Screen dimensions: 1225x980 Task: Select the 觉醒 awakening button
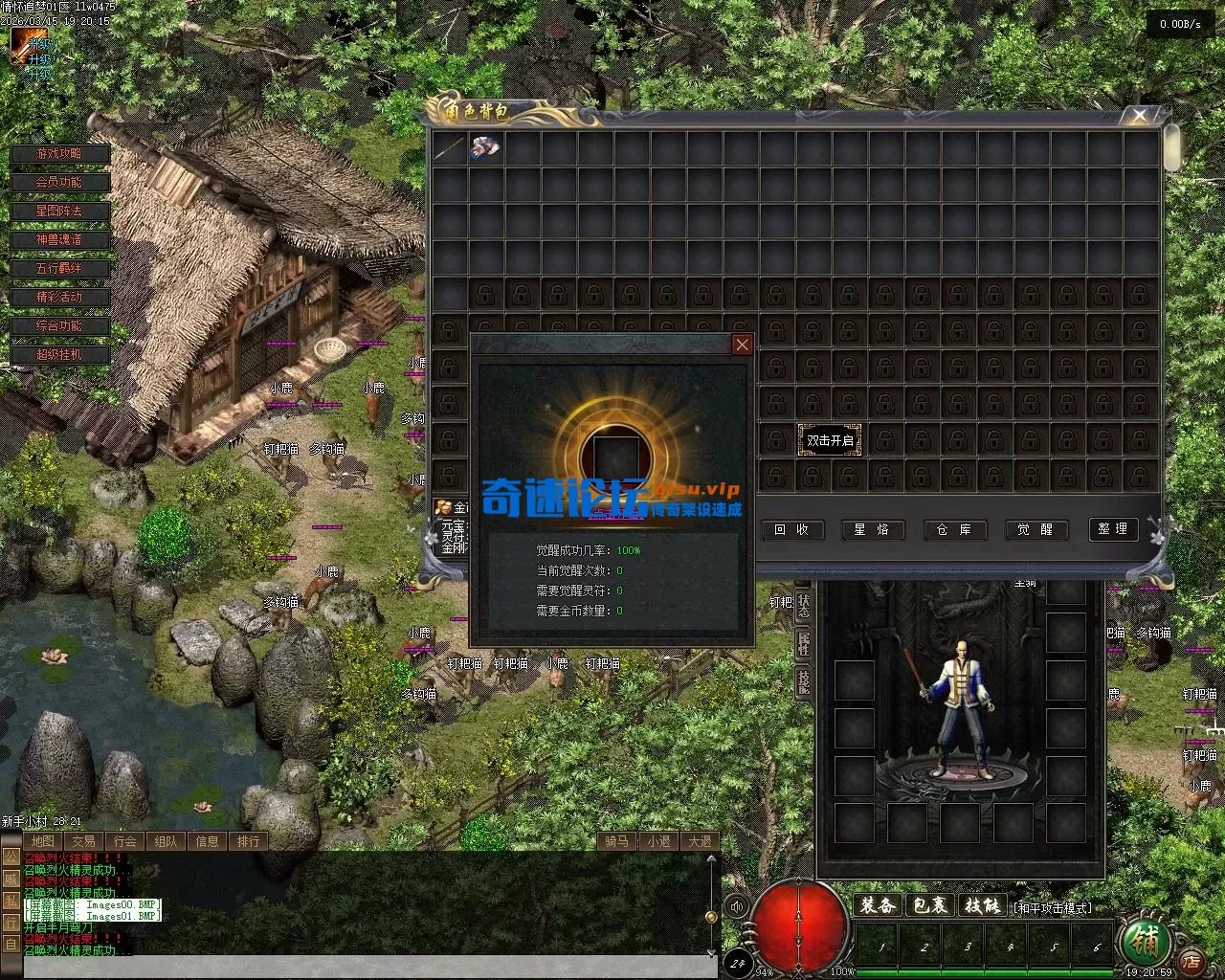(x=1036, y=529)
